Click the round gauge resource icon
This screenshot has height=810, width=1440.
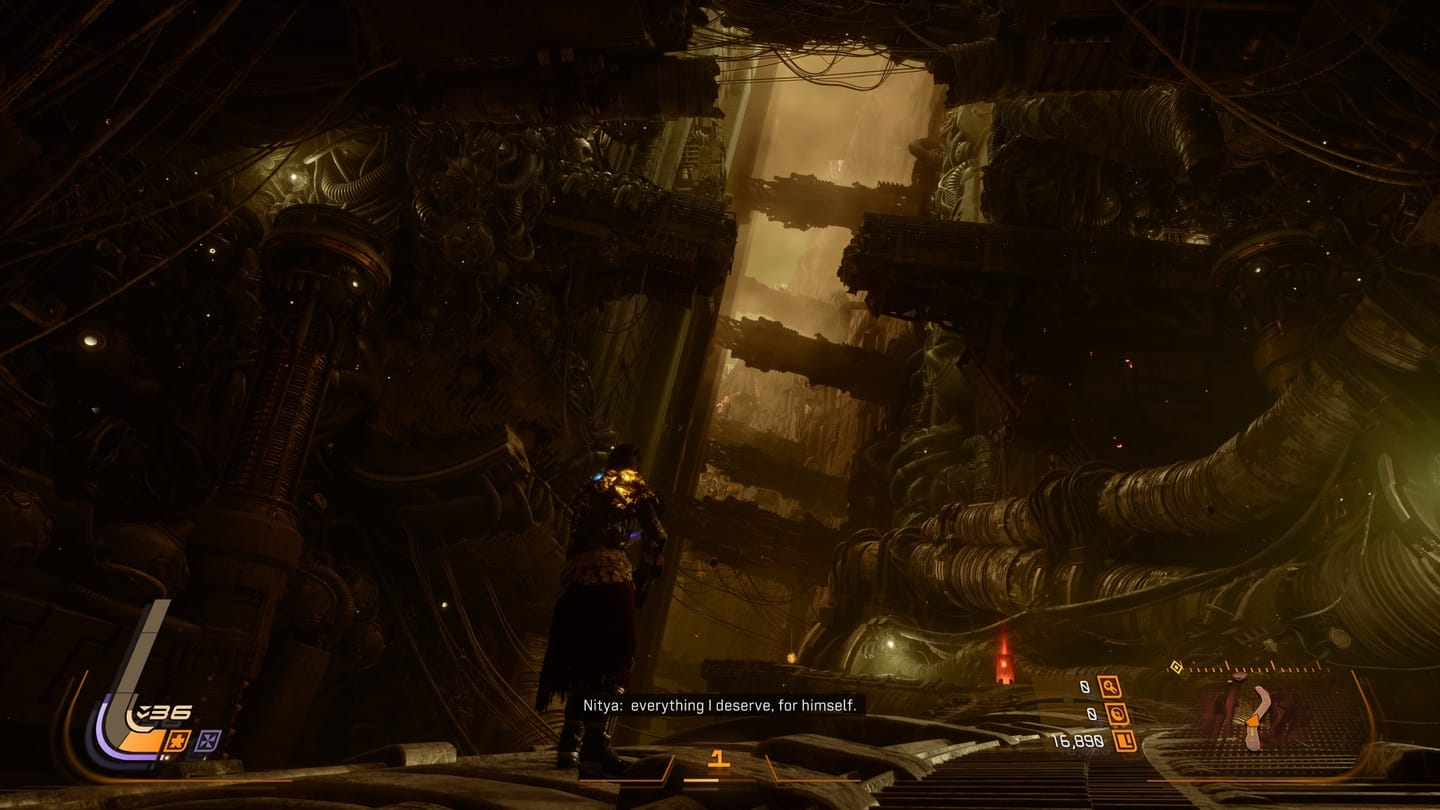(1116, 714)
